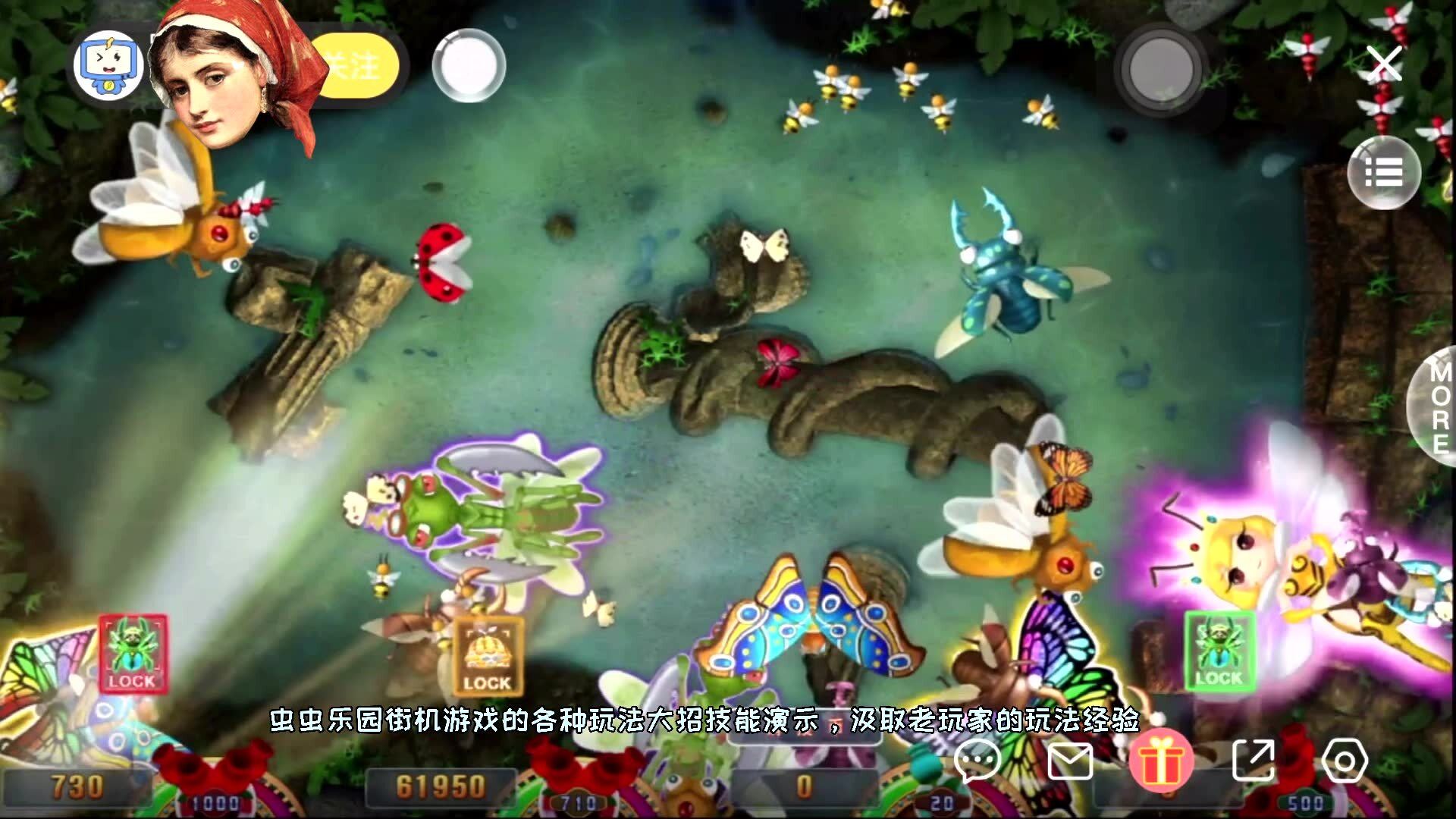The width and height of the screenshot is (1456, 819).
Task: Send a gift with the red gift icon
Action: 1160,761
